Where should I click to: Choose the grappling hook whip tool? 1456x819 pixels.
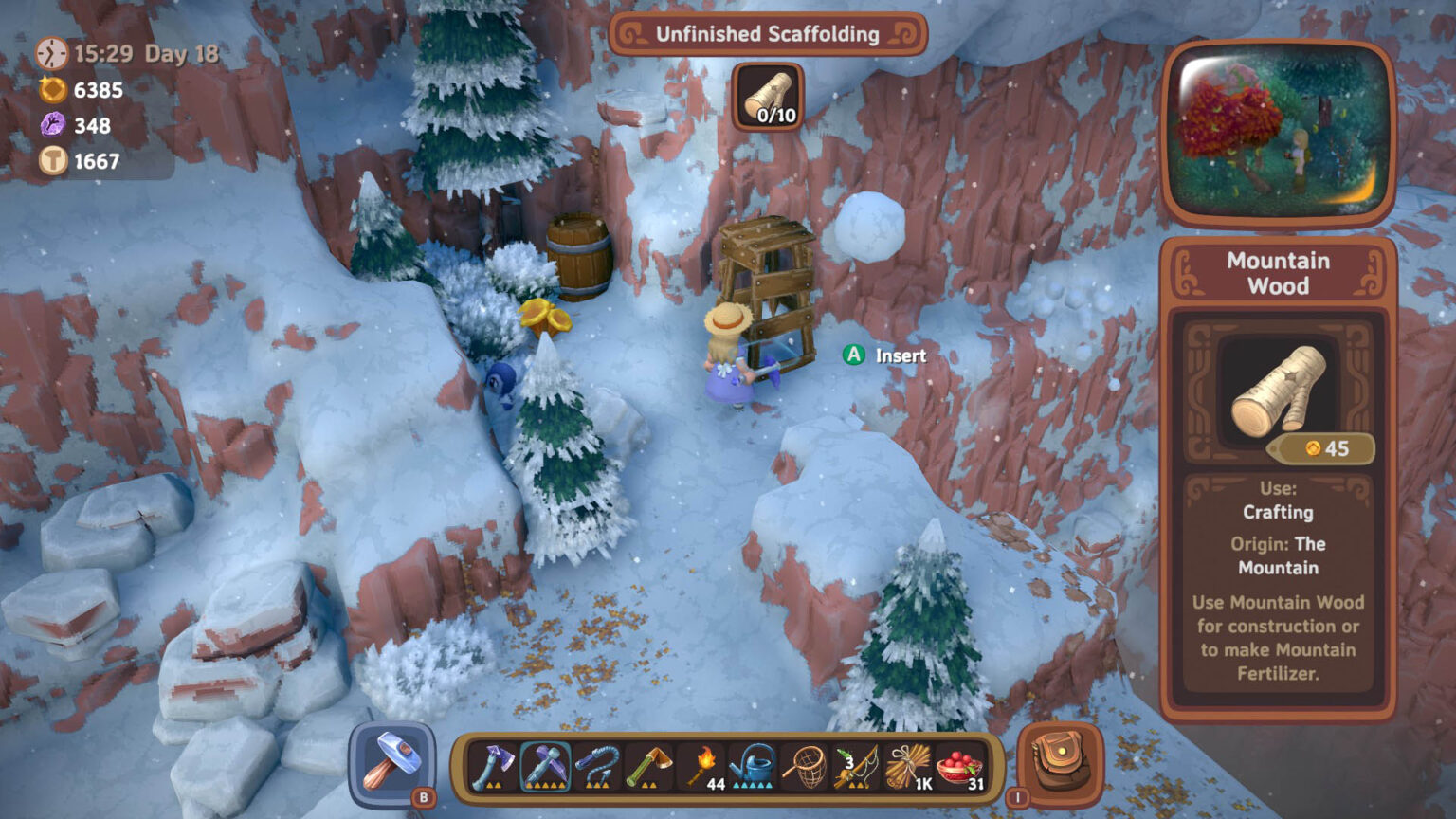[597, 766]
